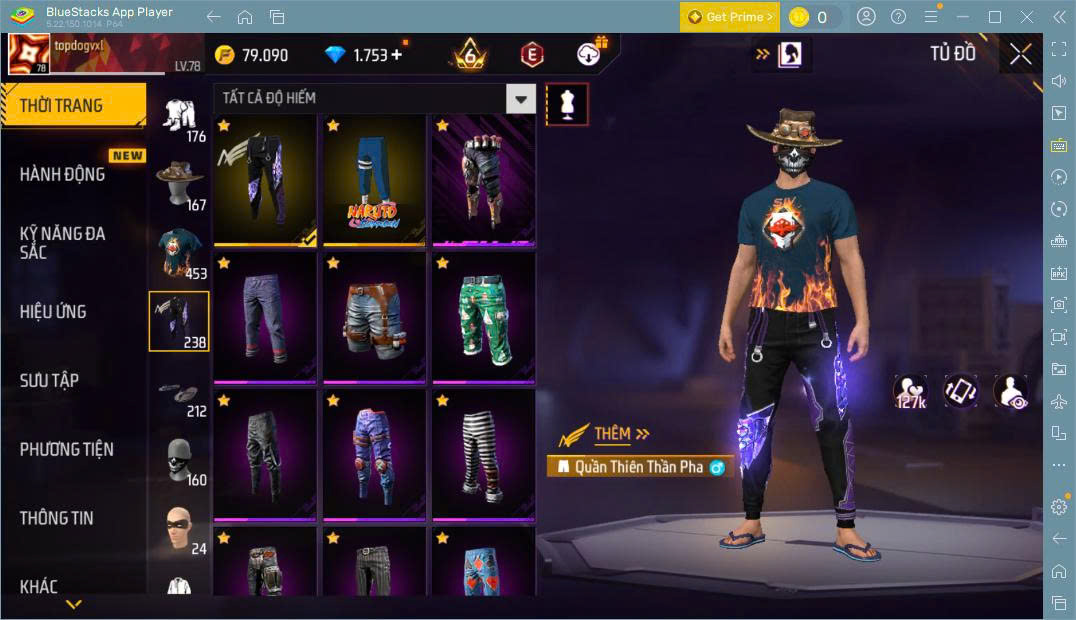Pick the skull mask category icon
Image resolution: width=1076 pixels, height=620 pixels.
(x=180, y=460)
